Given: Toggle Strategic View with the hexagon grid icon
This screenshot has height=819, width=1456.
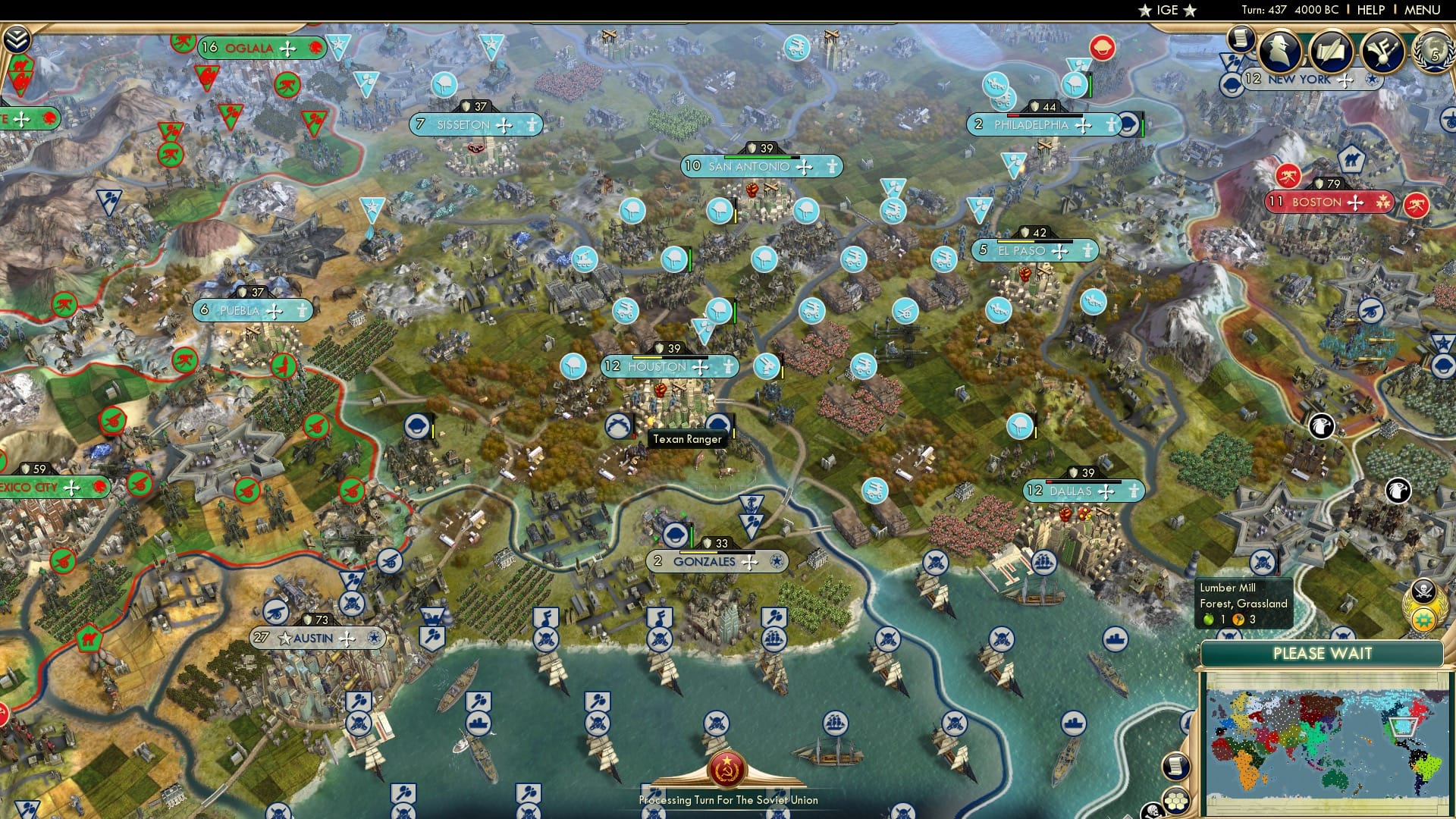Looking at the screenshot, I should click(1176, 800).
